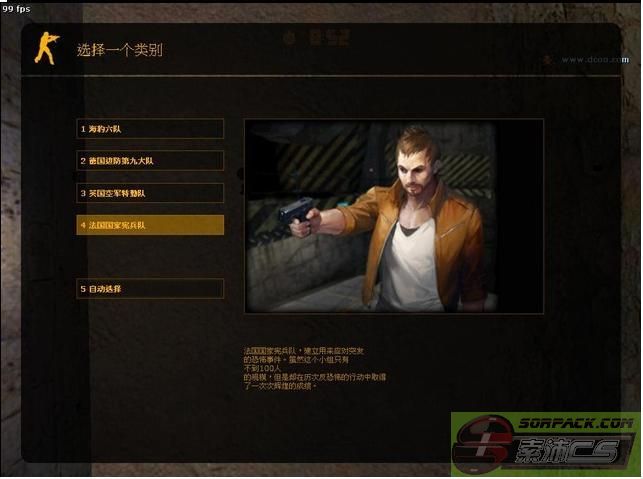This screenshot has width=643, height=479.
Task: Pick class 3 英国空军特勤队 (SAS)
Action: pyautogui.click(x=150, y=193)
